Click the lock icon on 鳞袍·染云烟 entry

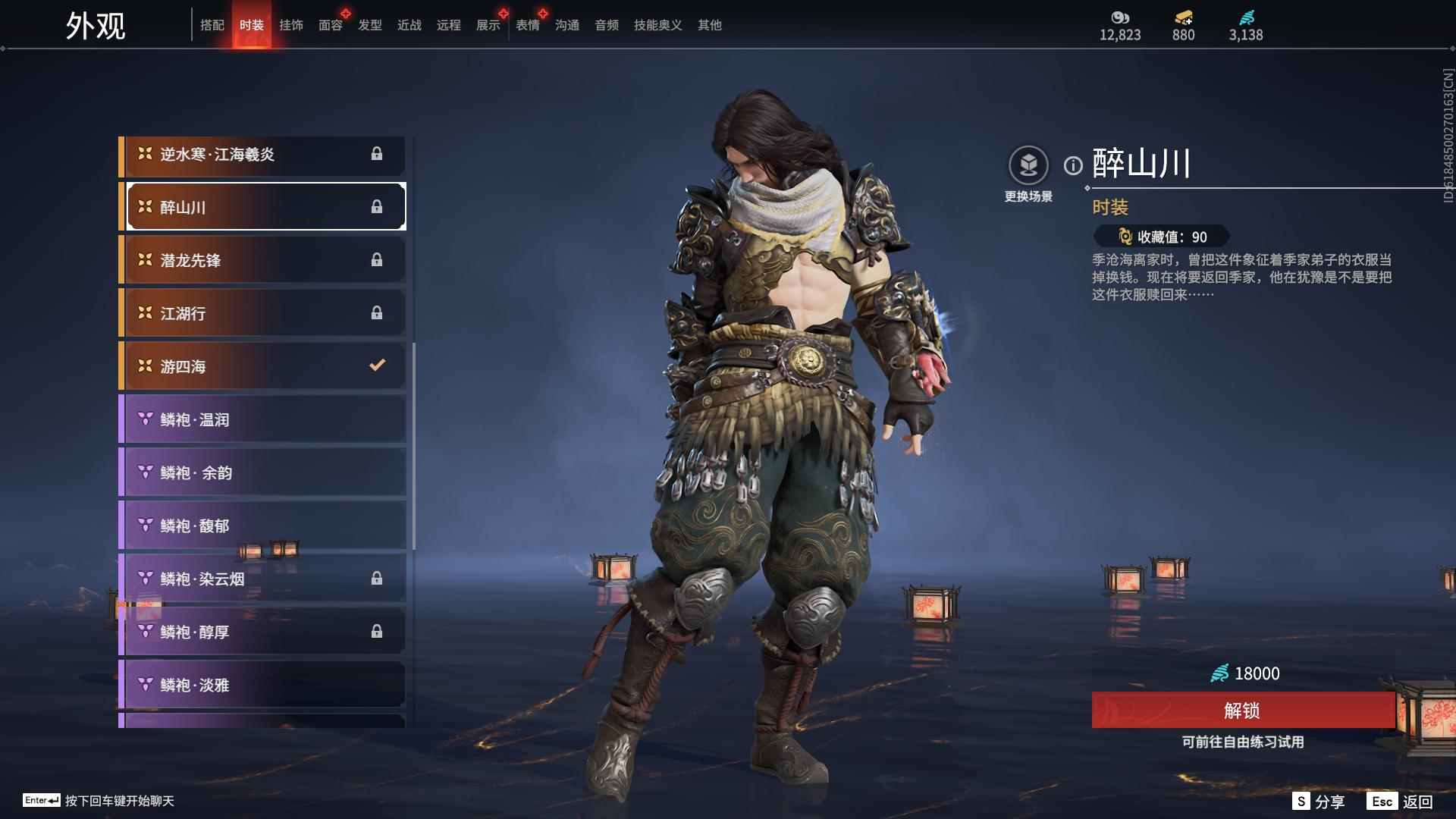377,578
